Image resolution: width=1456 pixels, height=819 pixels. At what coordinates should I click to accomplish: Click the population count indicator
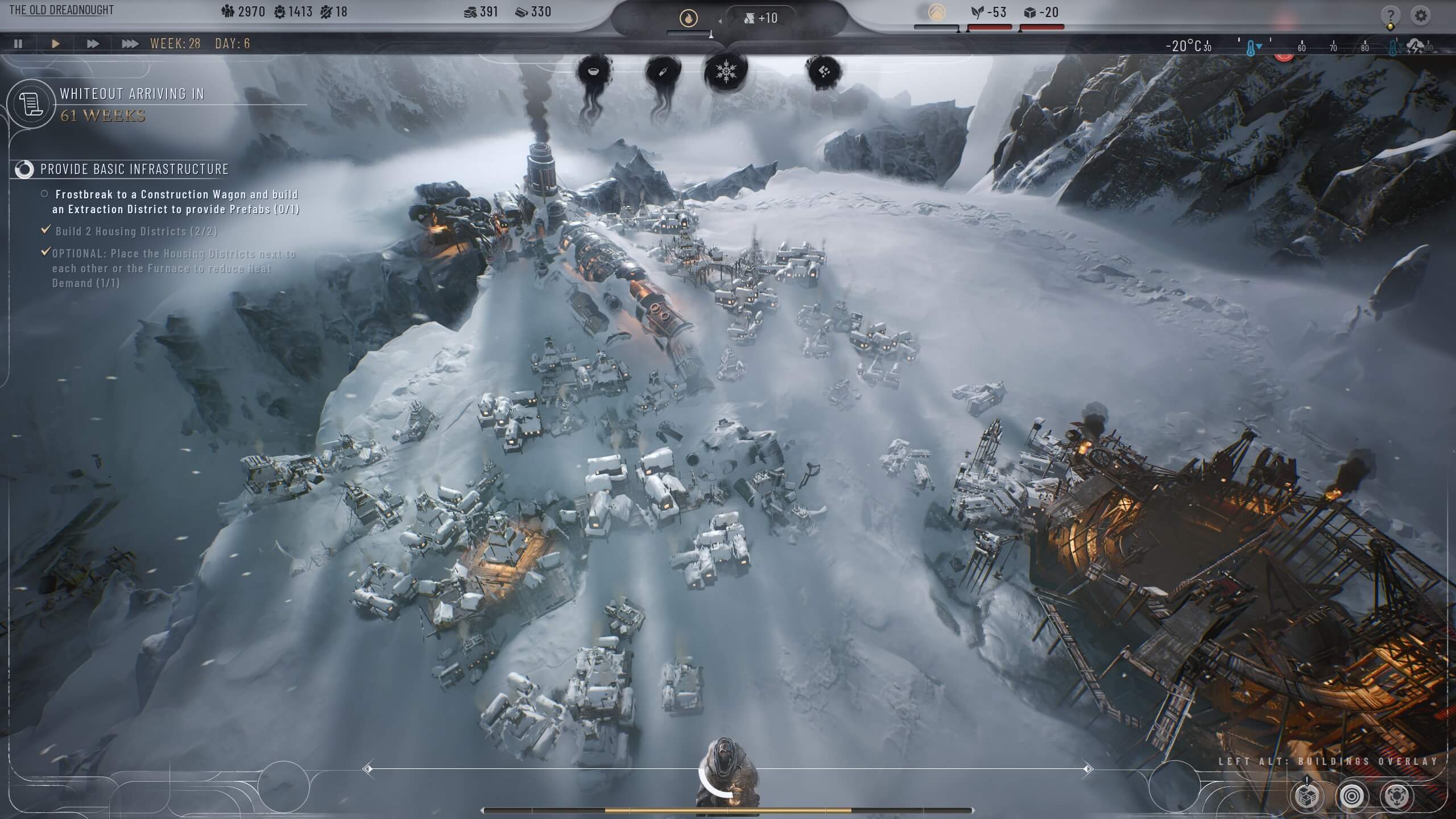(243, 12)
